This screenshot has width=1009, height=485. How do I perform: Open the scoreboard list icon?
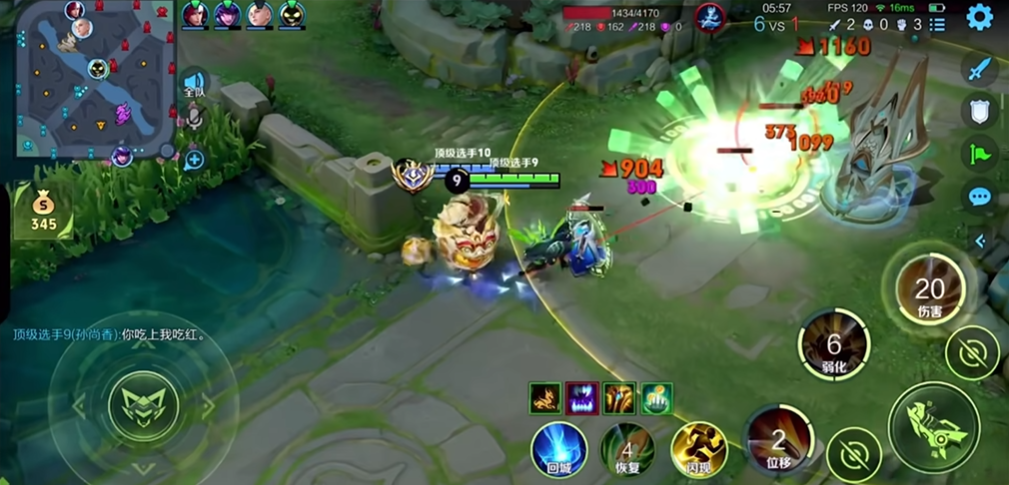937,25
